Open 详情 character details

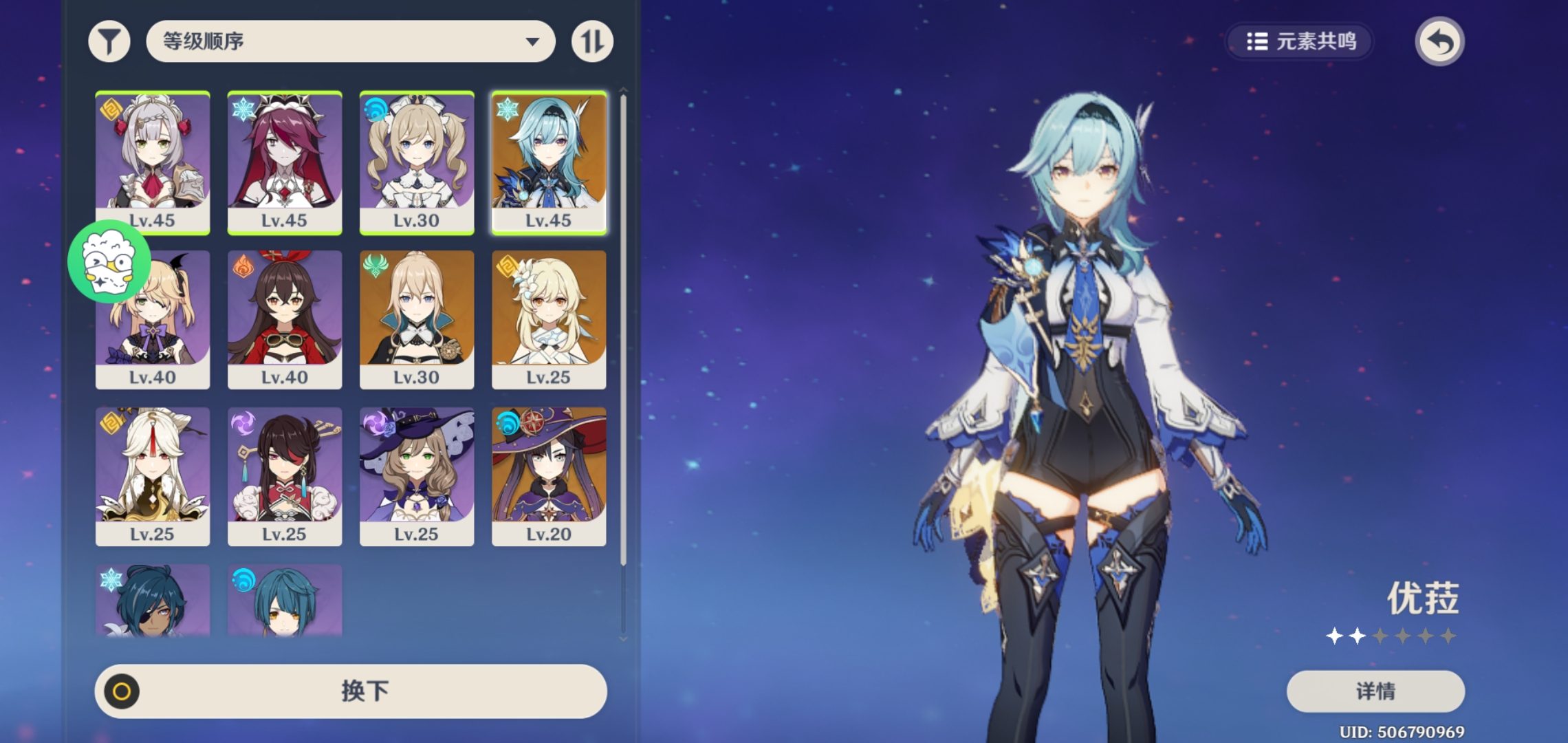click(x=1375, y=691)
